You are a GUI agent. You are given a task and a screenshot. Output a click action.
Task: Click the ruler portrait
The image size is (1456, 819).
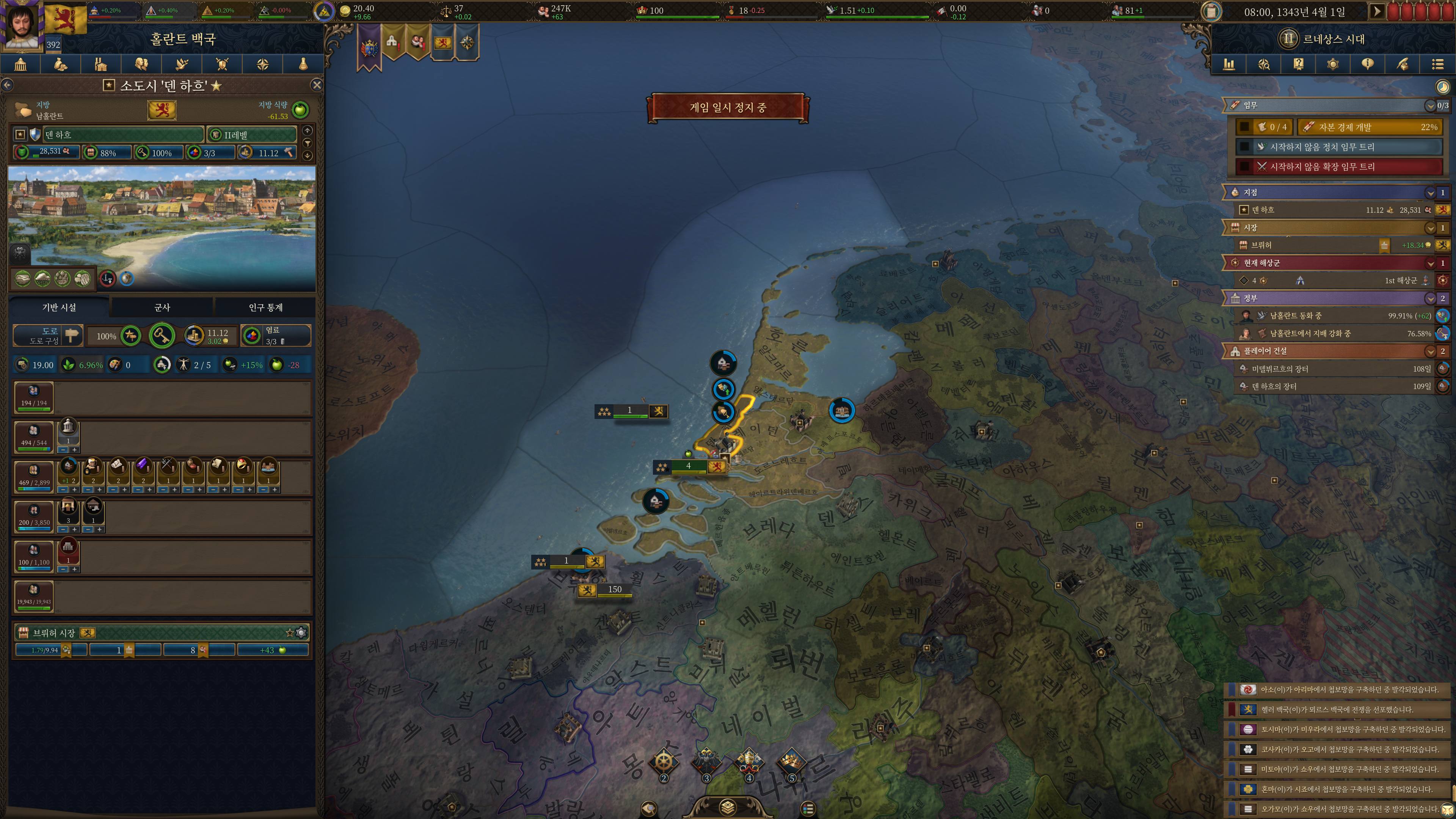(23, 25)
